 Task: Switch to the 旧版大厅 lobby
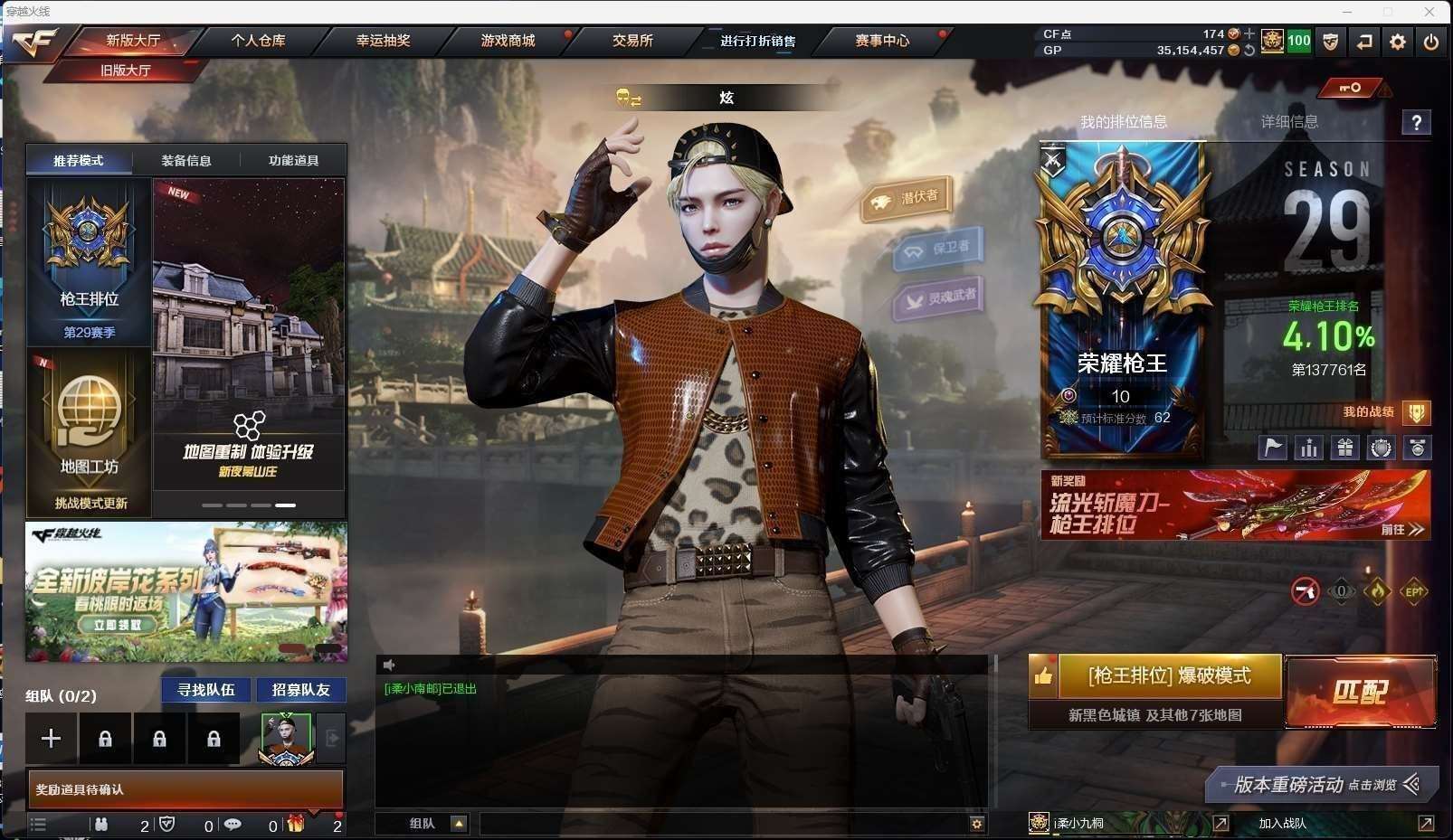click(125, 71)
